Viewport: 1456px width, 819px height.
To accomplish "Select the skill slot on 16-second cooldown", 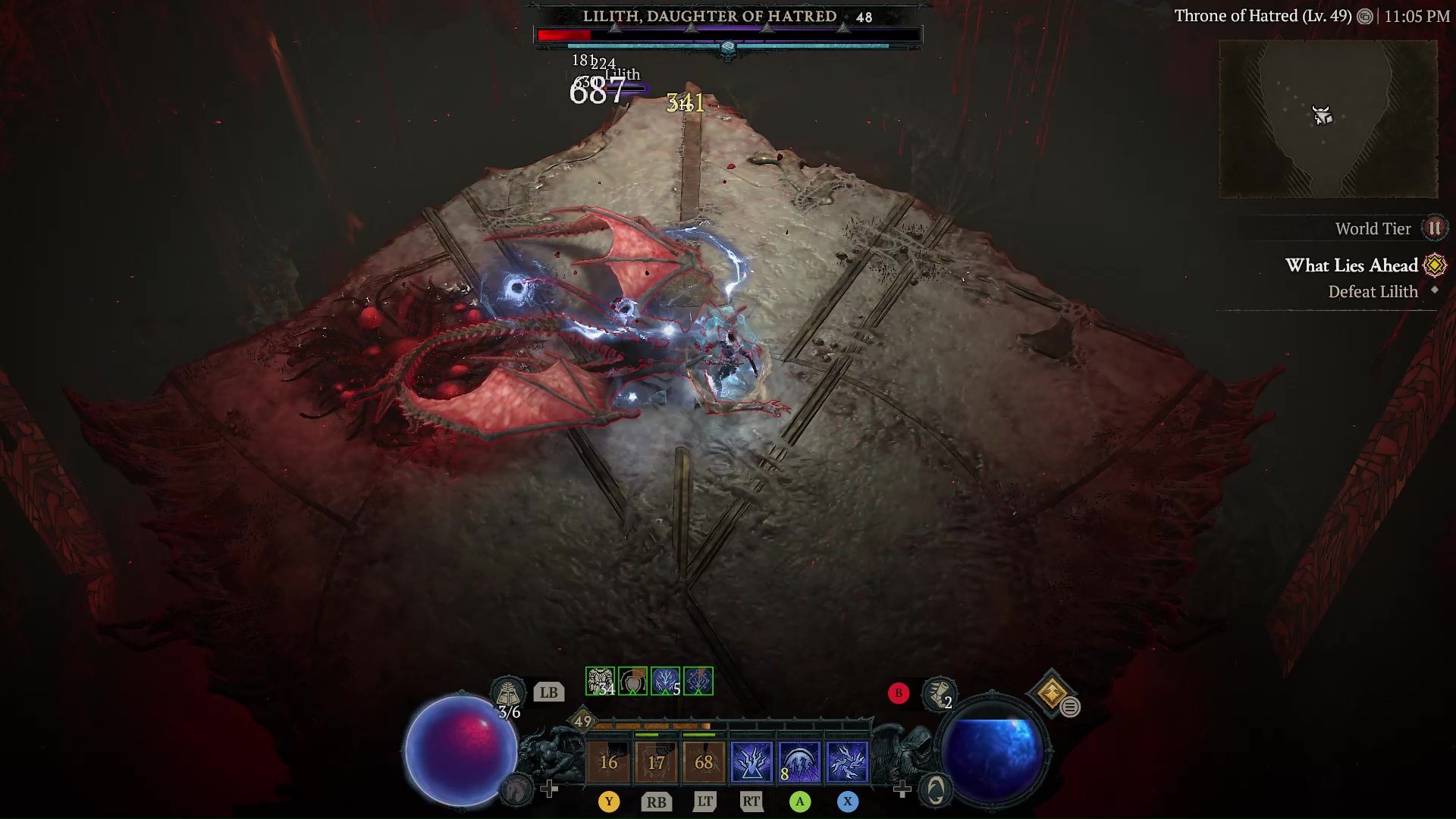I will click(608, 761).
